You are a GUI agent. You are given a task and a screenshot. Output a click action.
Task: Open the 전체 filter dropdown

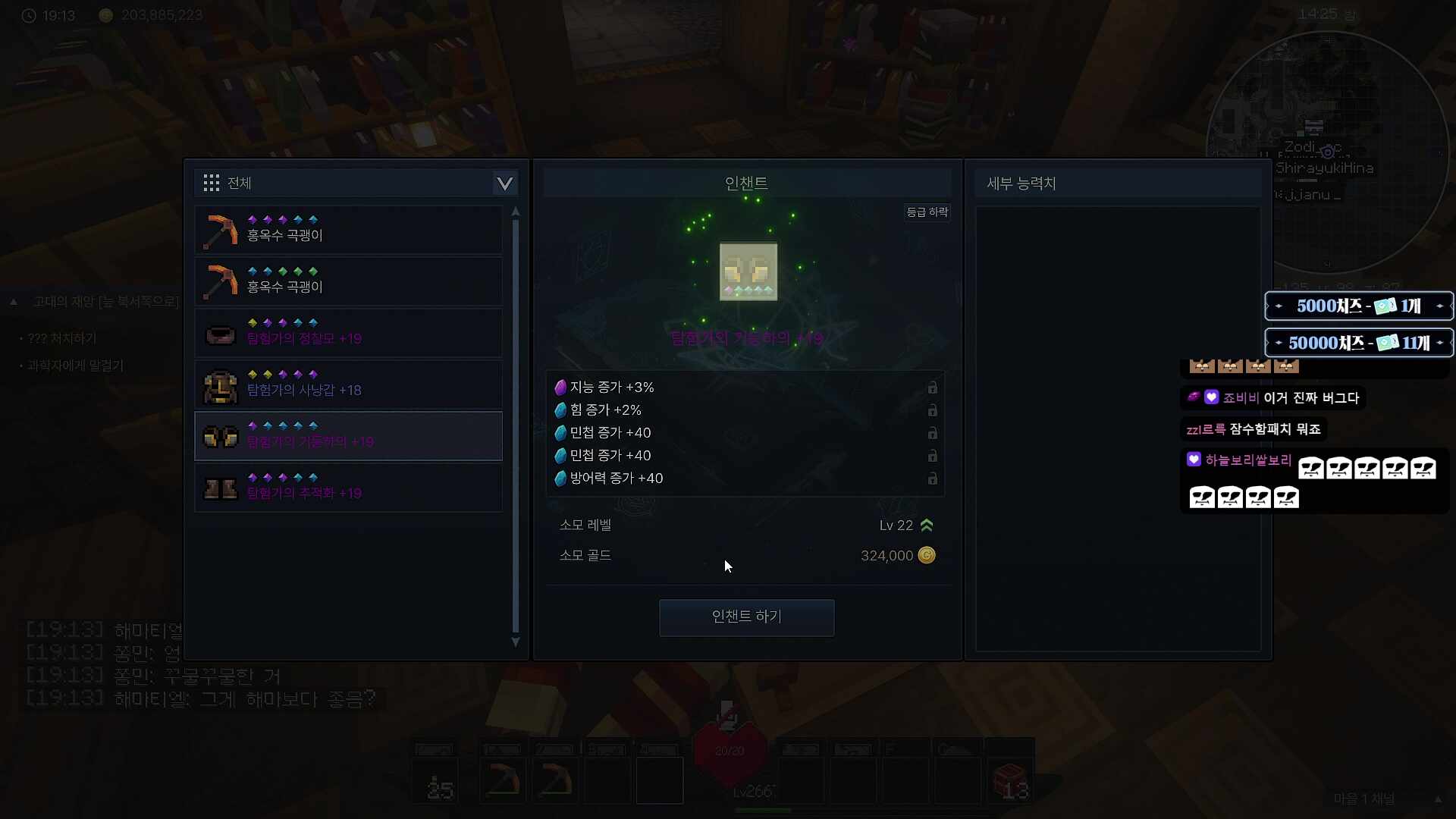[504, 183]
